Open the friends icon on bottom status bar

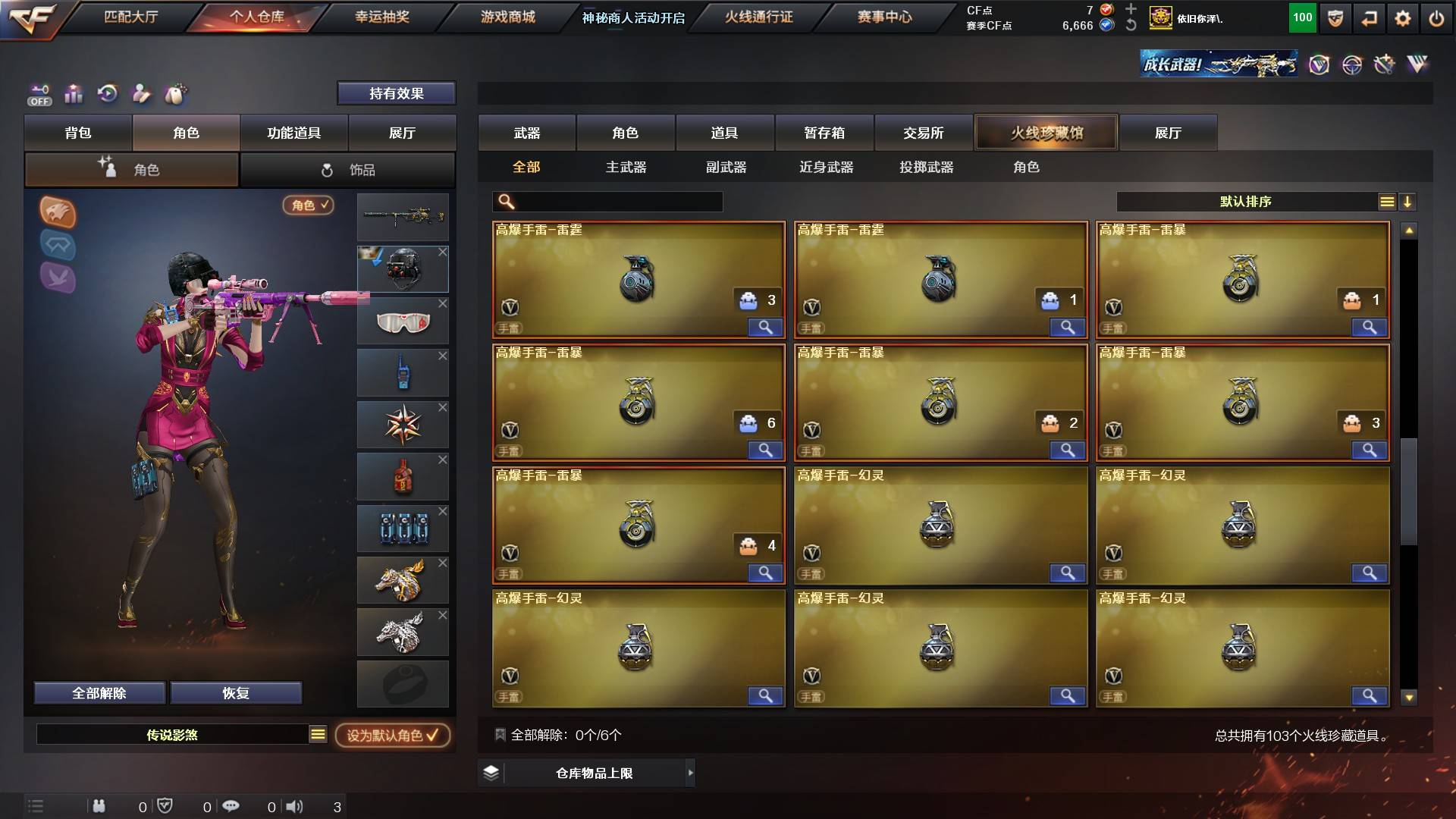click(99, 806)
